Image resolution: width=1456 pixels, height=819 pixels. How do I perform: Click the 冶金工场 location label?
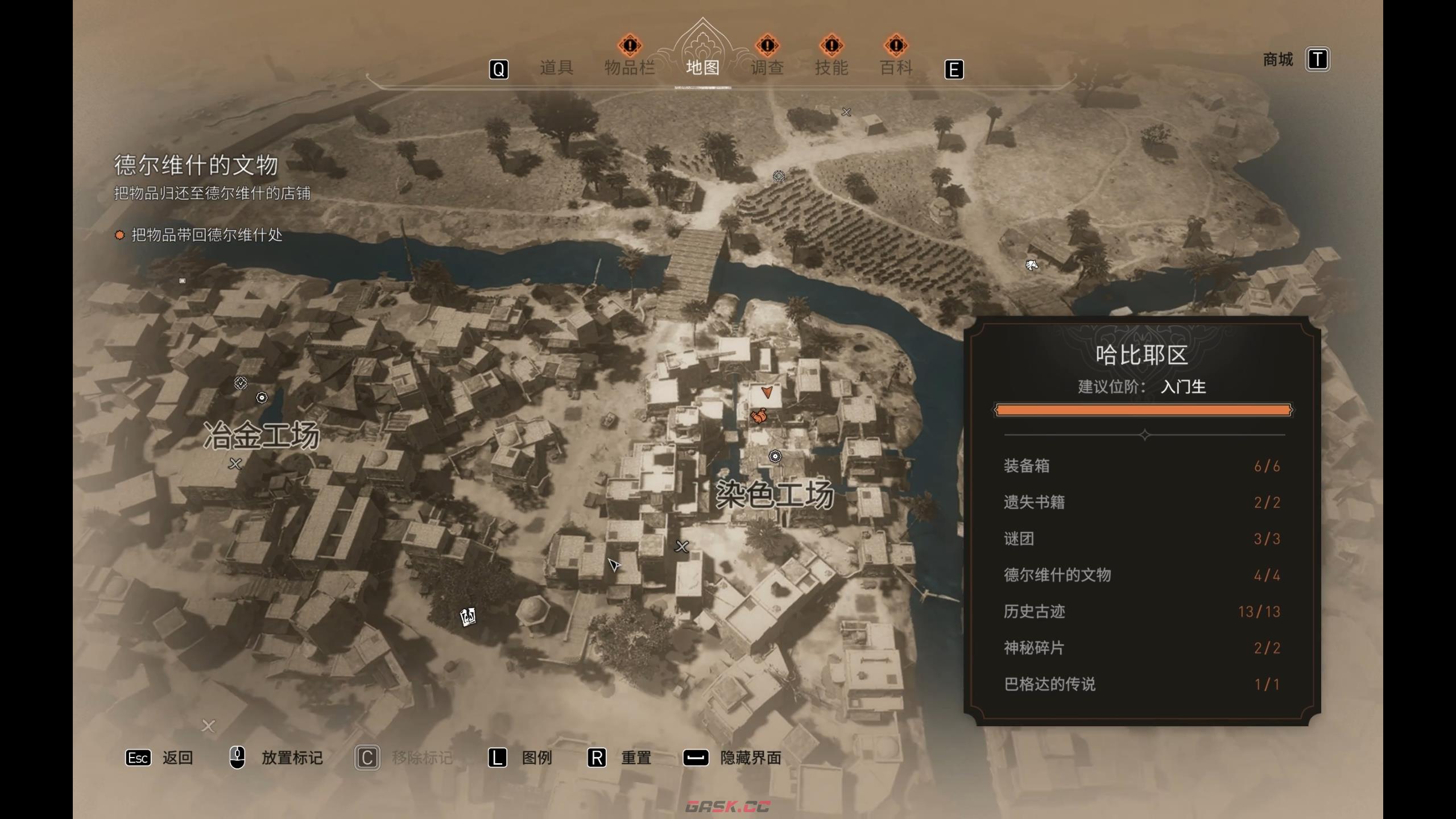[x=262, y=436]
